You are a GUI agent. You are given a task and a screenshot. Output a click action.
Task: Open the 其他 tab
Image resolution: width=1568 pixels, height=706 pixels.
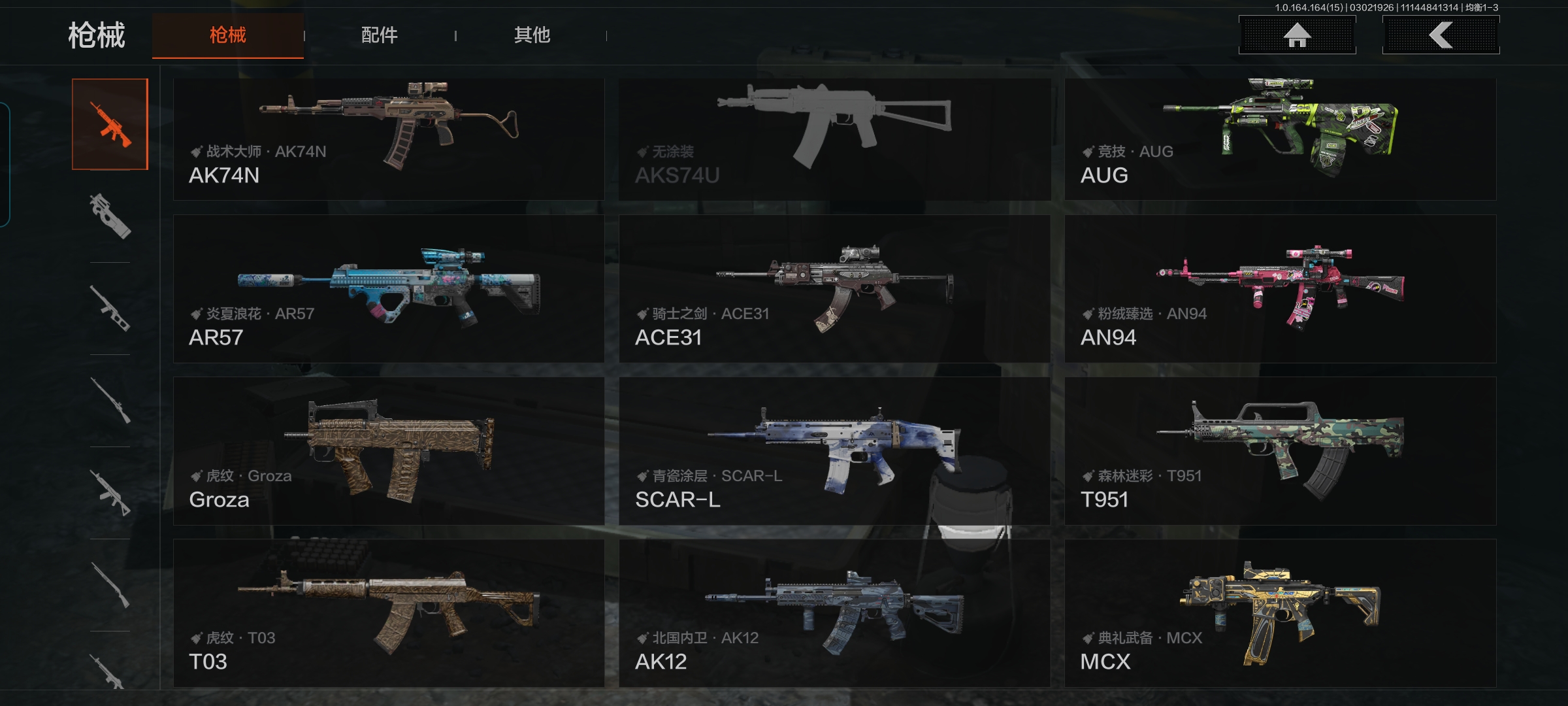pyautogui.click(x=532, y=35)
